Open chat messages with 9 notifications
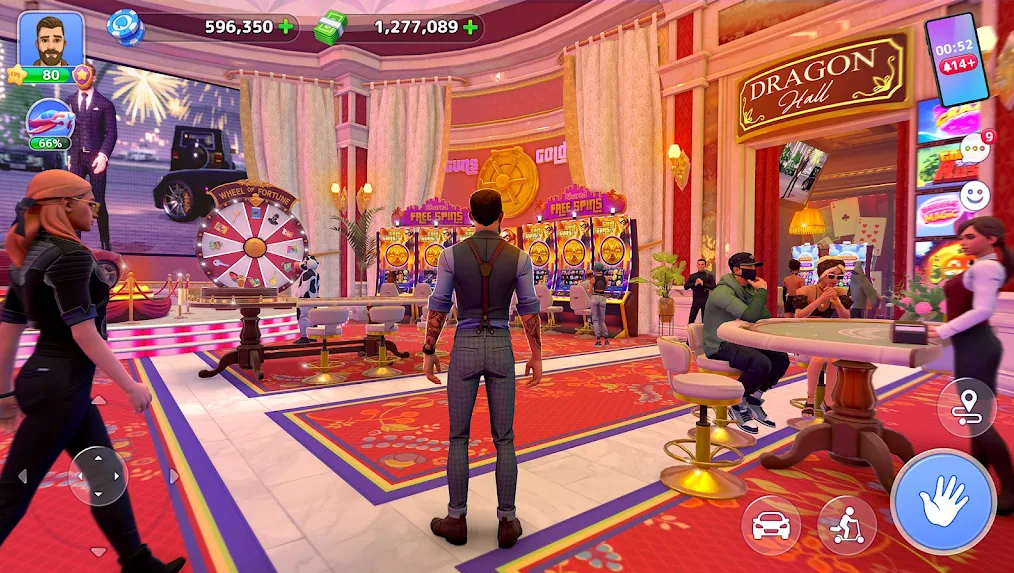The height and width of the screenshot is (573, 1014). pos(975,147)
